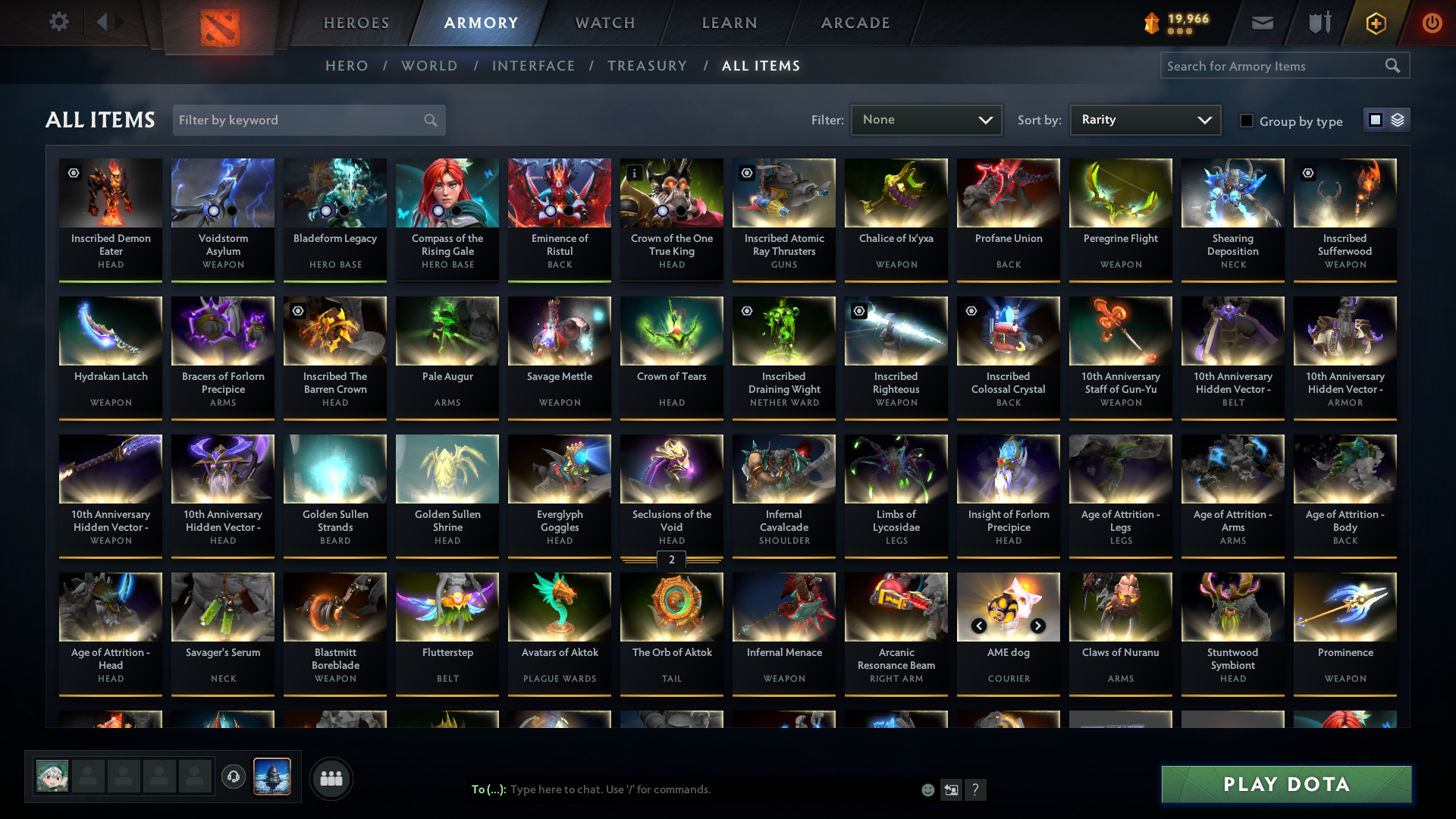The width and height of the screenshot is (1456, 819).
Task: Open the Filter dropdown set to None
Action: coord(926,119)
